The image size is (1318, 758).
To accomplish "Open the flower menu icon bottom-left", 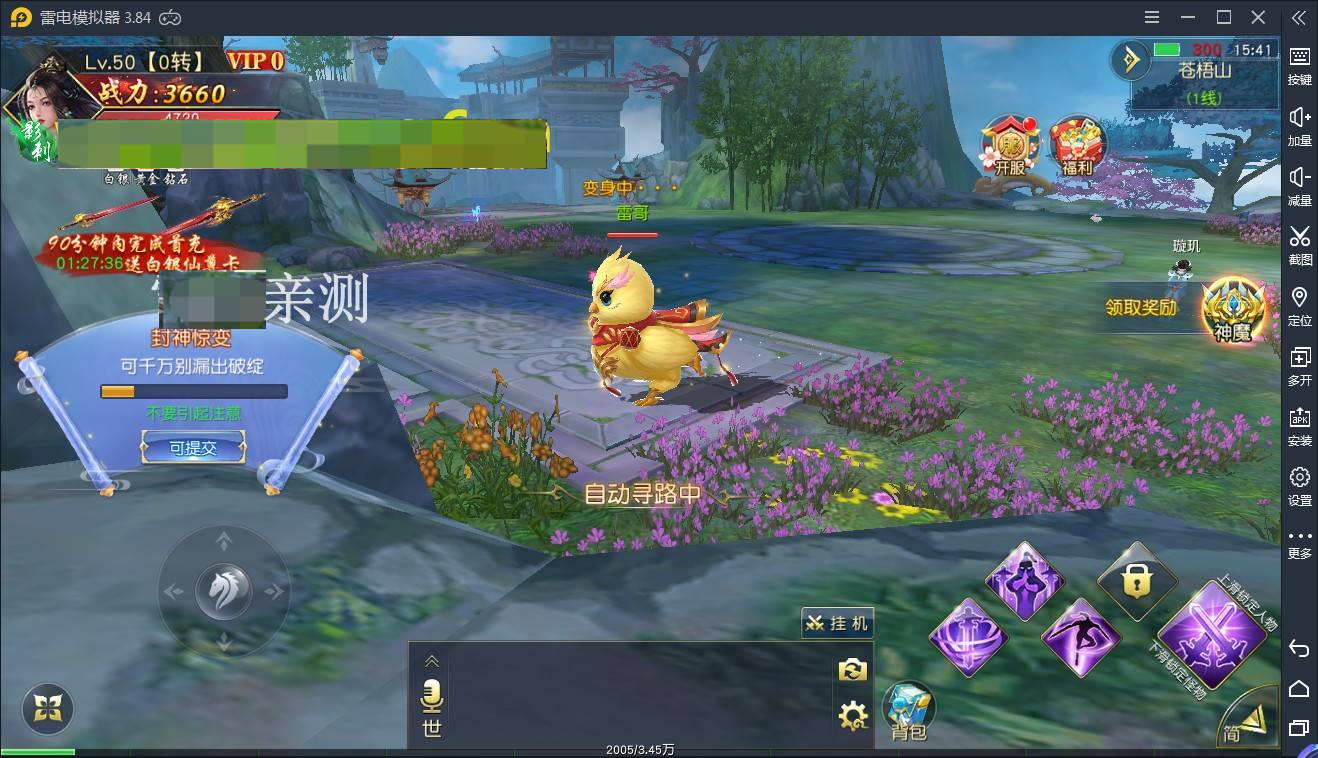I will point(47,709).
